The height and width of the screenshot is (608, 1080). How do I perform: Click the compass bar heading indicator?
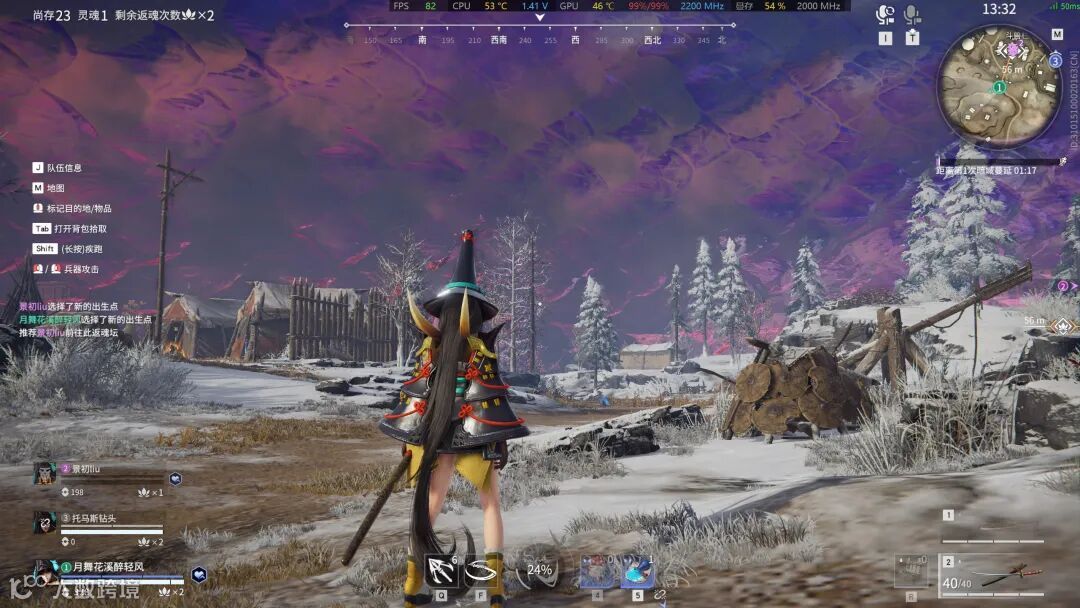pyautogui.click(x=539, y=18)
